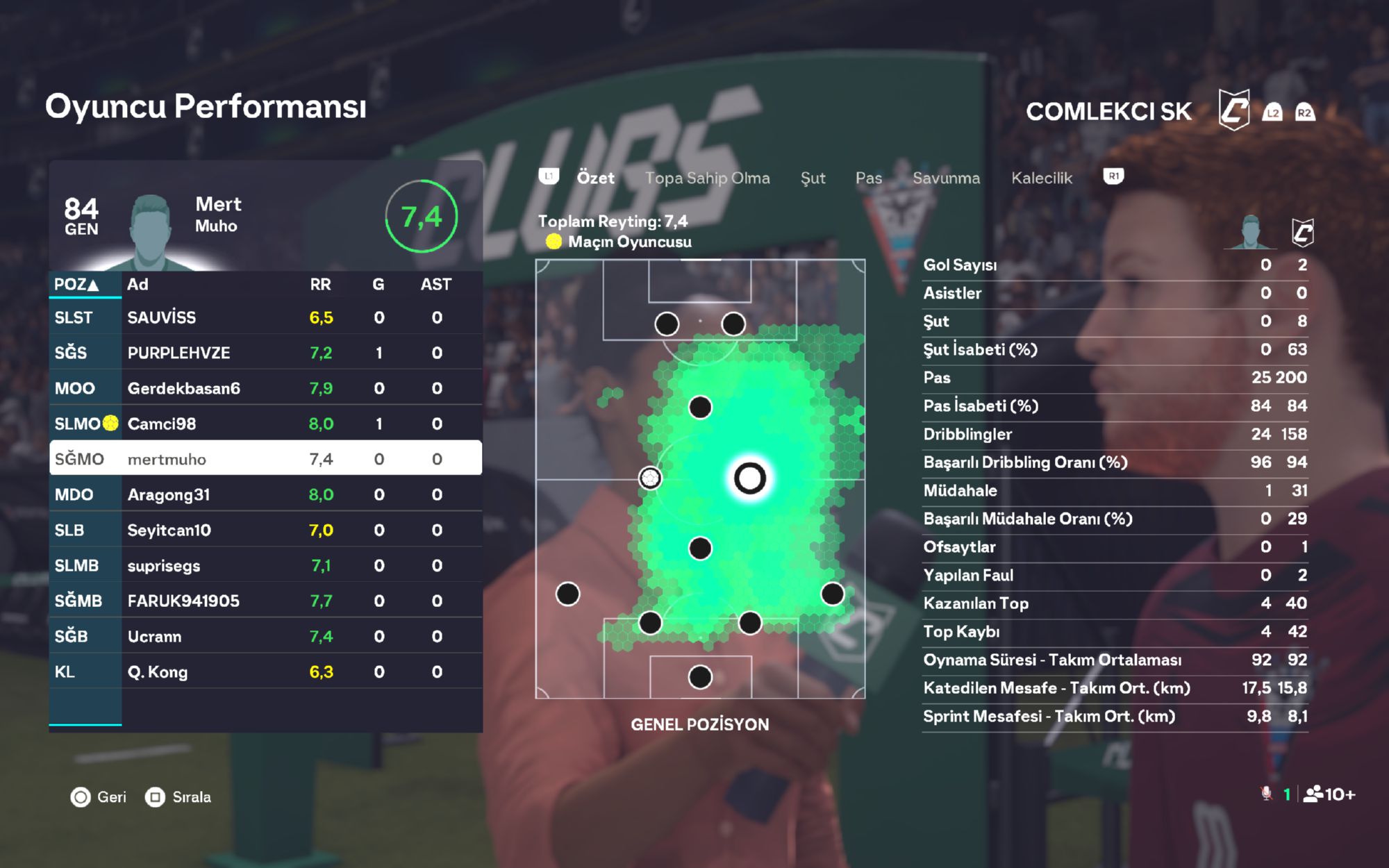
Task: Open the Kalecilik tab
Action: point(1041,178)
